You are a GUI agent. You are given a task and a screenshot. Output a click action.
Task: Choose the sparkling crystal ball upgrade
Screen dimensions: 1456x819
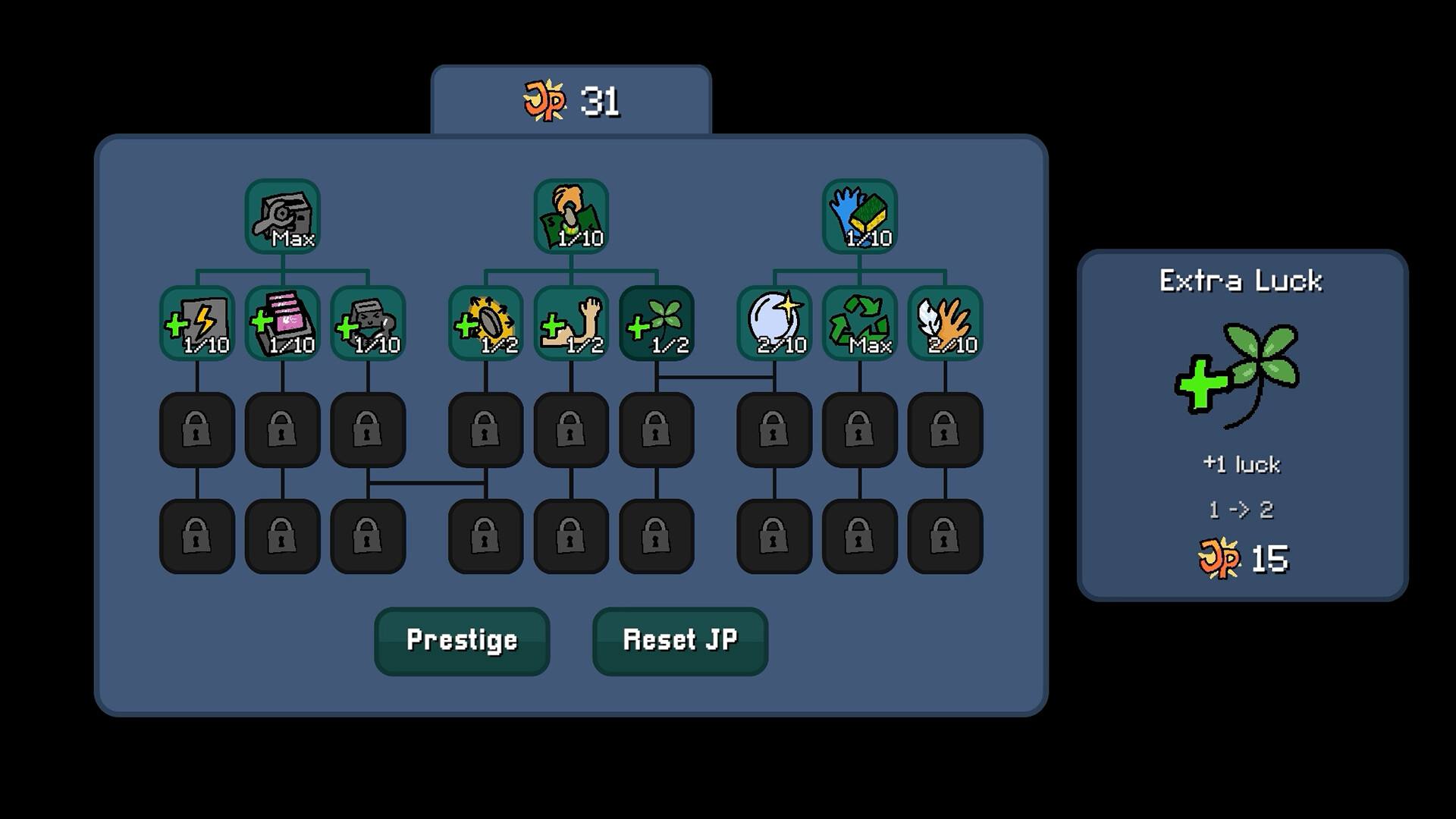pos(774,323)
